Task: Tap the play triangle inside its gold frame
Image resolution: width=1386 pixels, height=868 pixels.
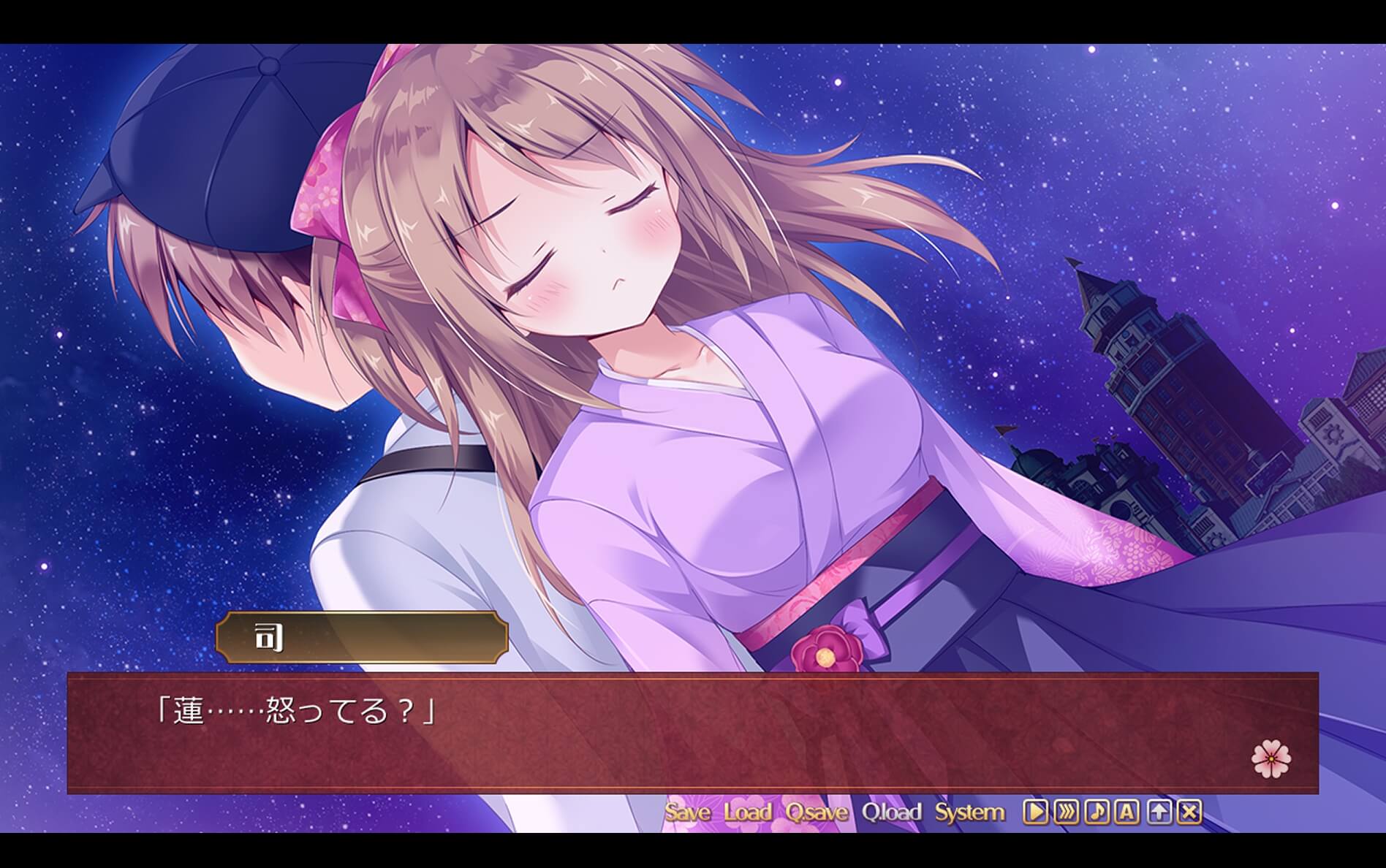Action: (1035, 812)
